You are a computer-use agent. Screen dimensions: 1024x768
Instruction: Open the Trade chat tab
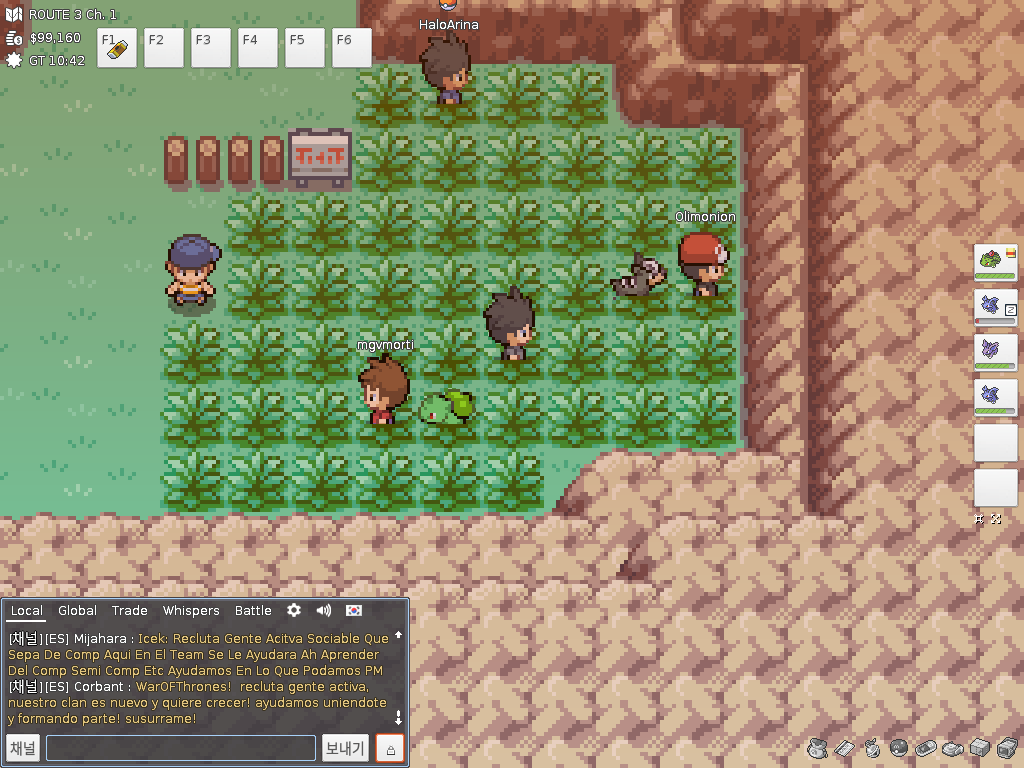130,611
